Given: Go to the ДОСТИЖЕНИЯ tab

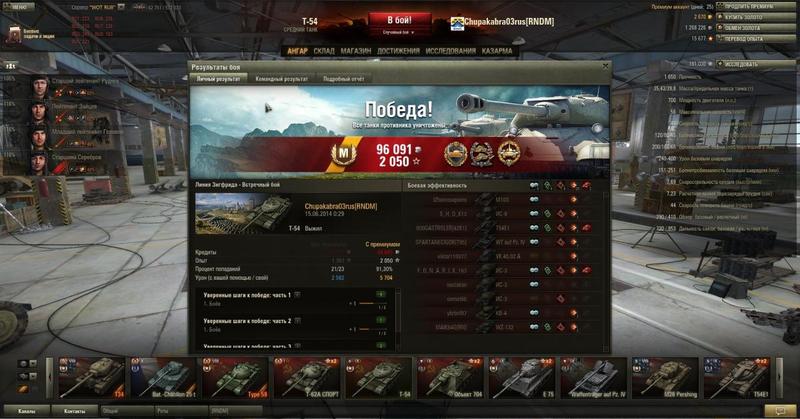Looking at the screenshot, I should [399, 50].
